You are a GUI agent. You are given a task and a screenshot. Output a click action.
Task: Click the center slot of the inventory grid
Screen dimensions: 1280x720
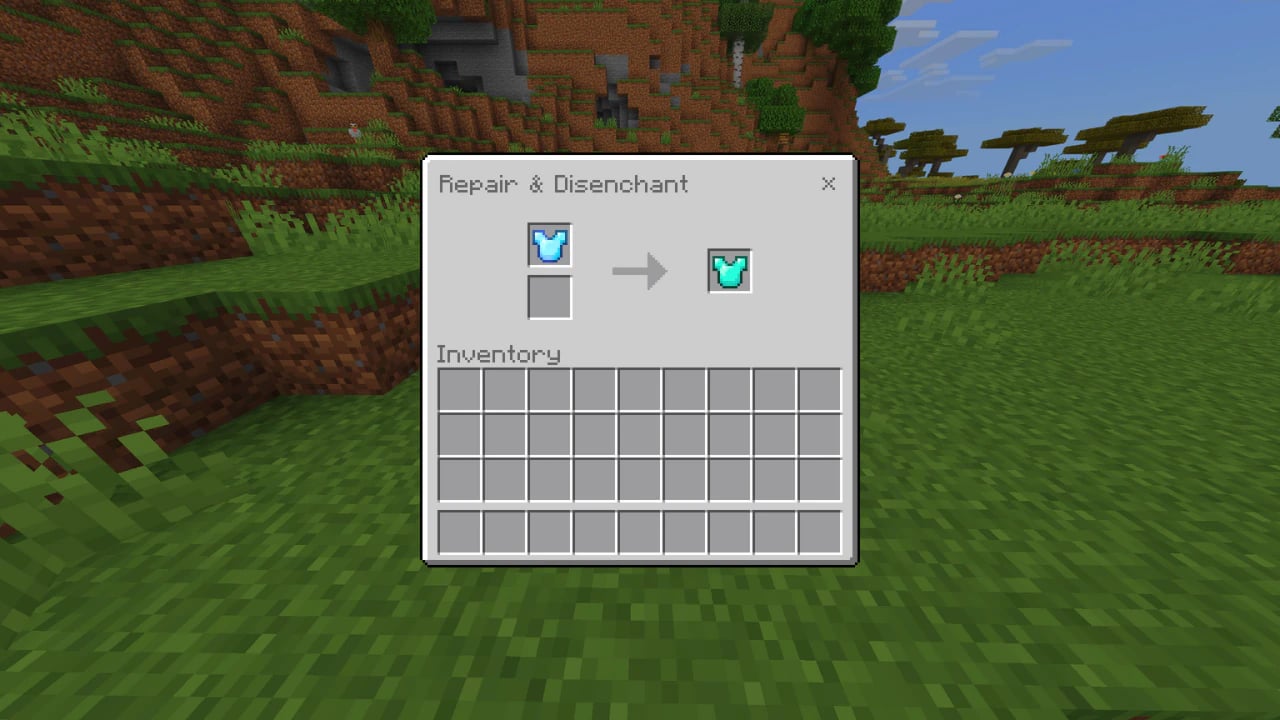(638, 435)
